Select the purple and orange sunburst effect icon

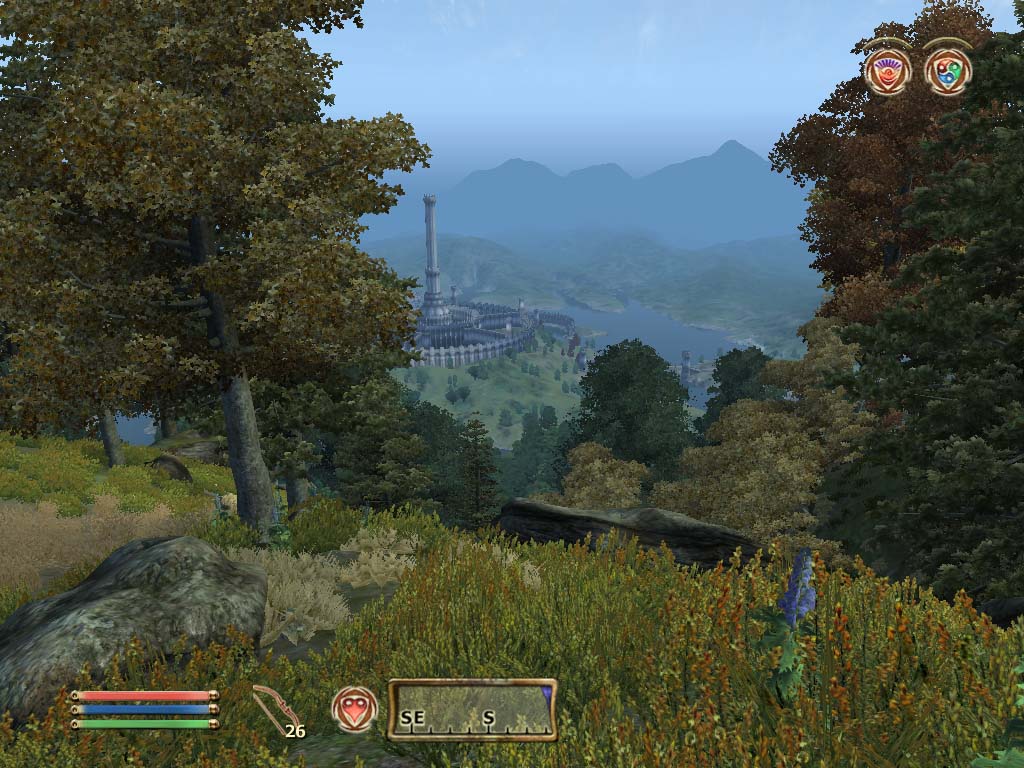click(x=887, y=72)
